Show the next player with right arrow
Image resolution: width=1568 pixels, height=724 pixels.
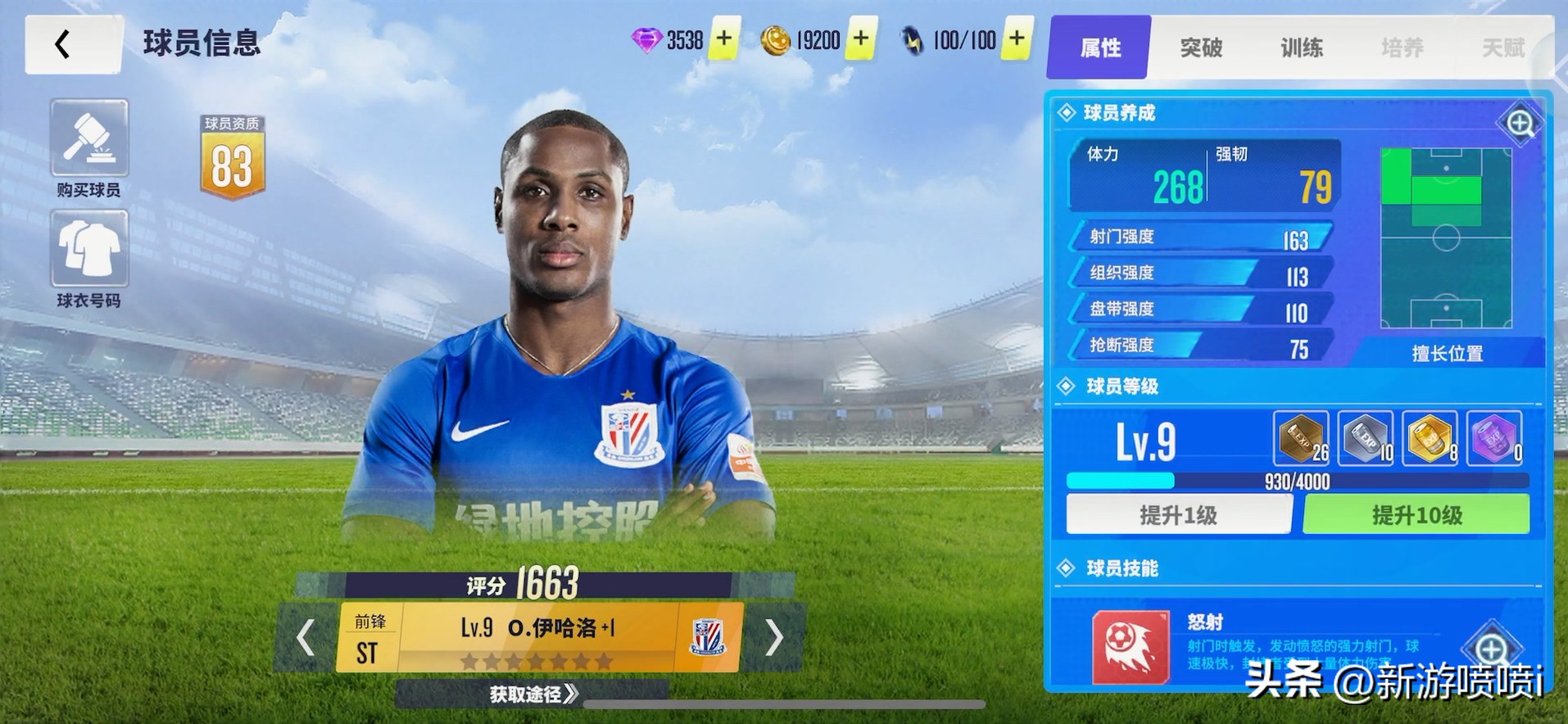(773, 637)
